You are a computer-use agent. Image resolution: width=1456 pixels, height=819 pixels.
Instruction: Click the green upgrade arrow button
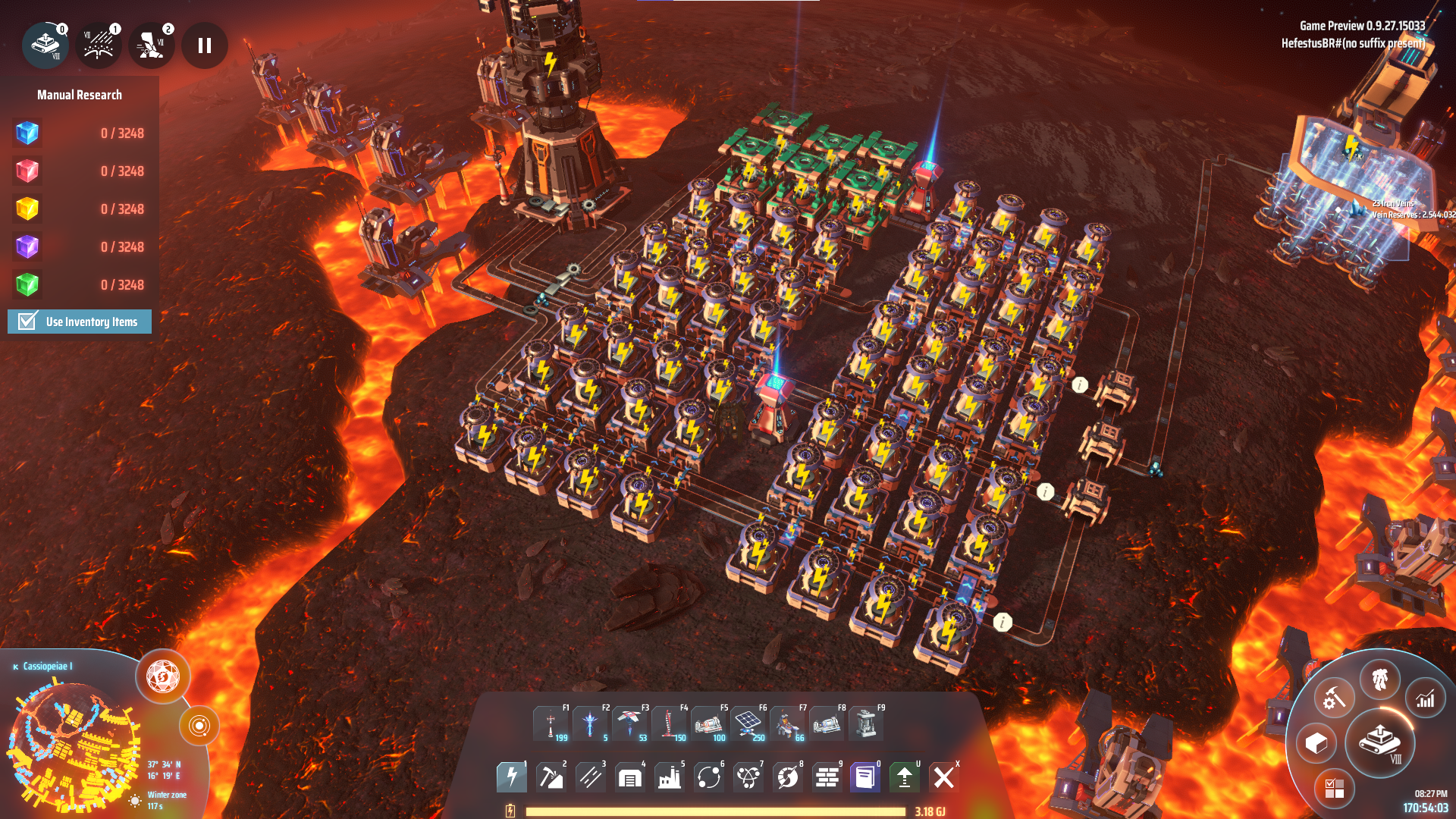(x=904, y=777)
